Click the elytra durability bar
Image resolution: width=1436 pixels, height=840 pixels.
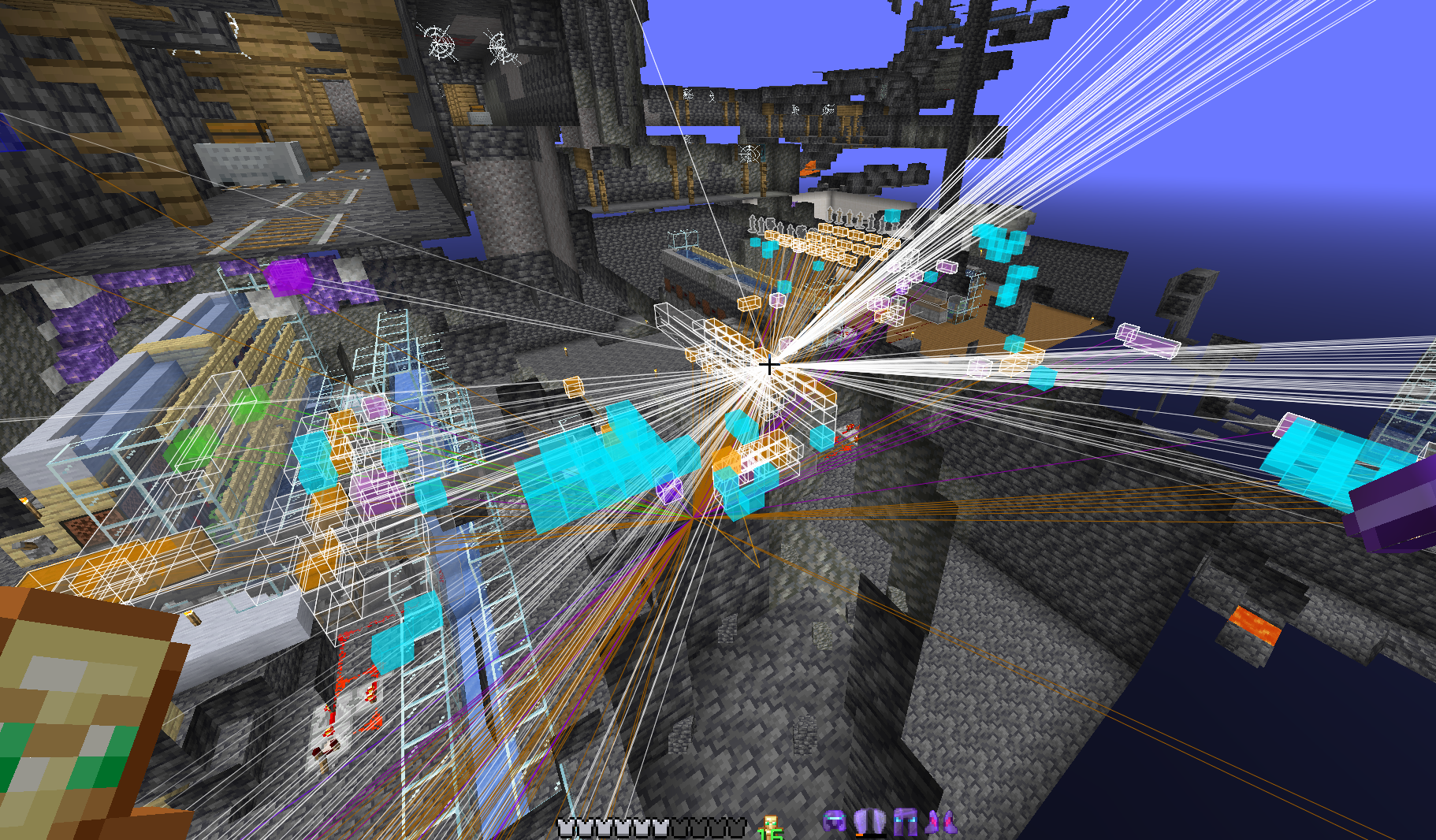(871, 835)
